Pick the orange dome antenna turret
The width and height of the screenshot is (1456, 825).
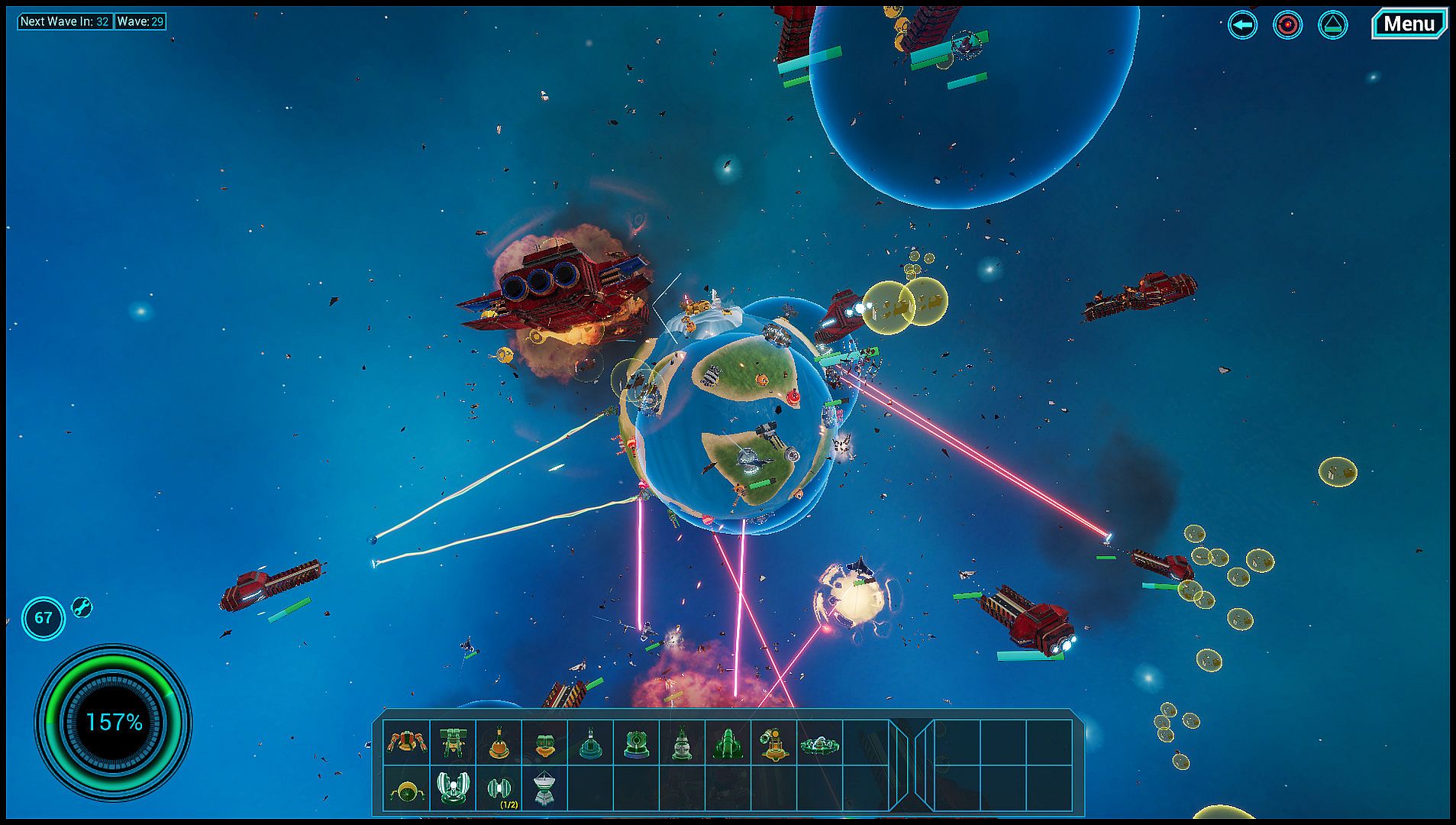pyautogui.click(x=499, y=742)
